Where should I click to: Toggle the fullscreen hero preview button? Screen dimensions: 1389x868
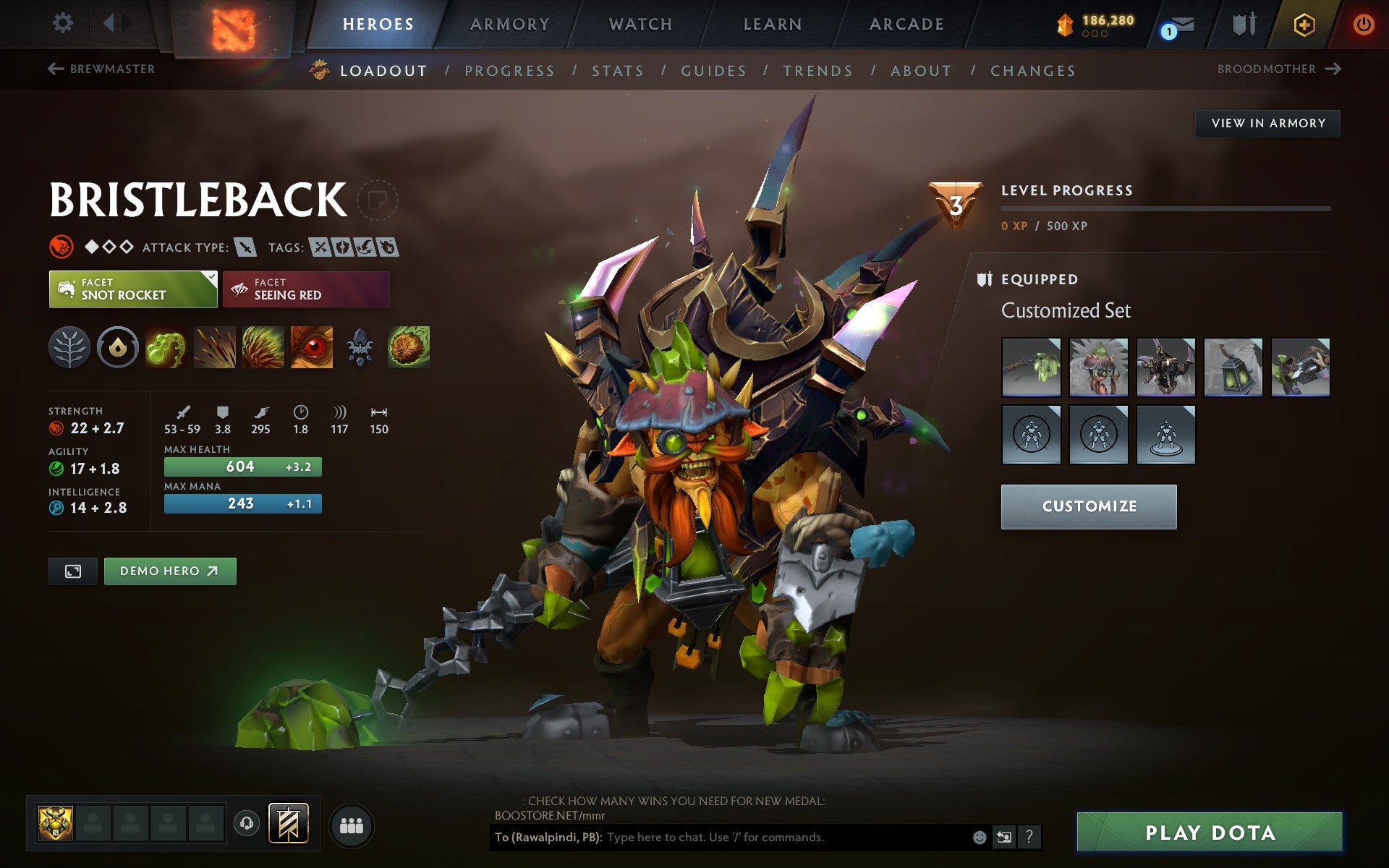click(x=72, y=571)
